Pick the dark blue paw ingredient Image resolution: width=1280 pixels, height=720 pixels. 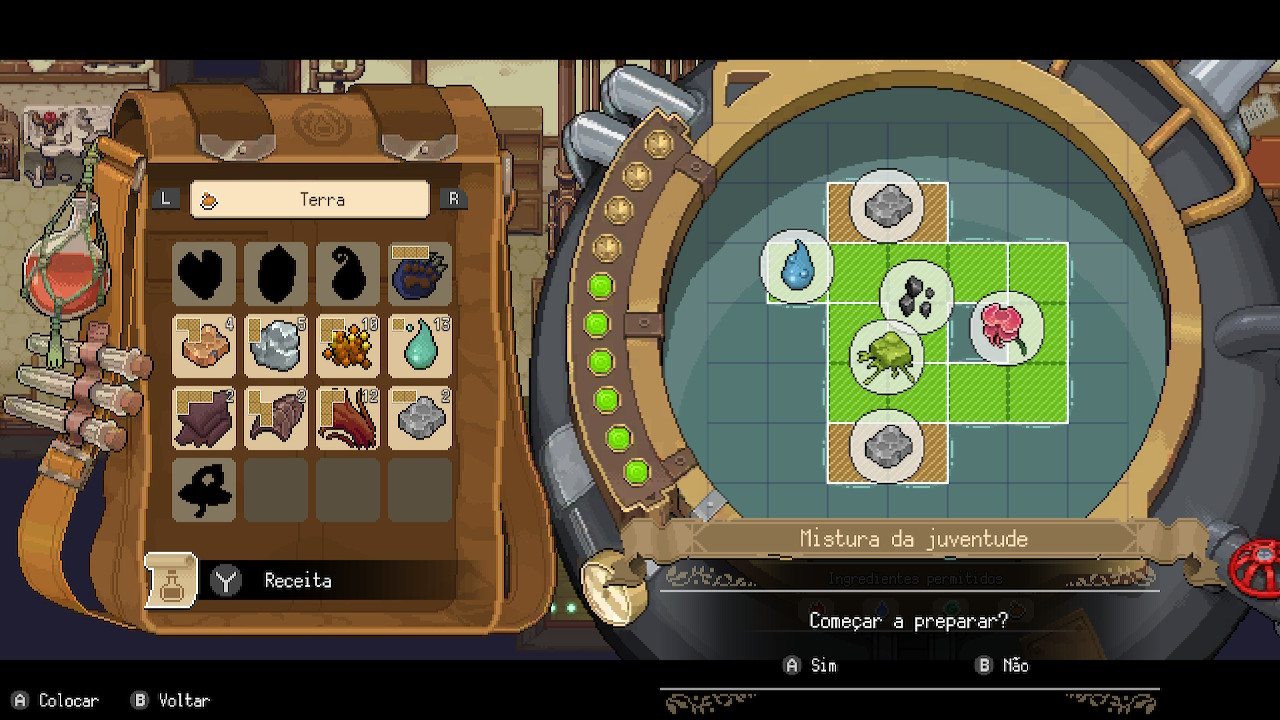coord(420,274)
